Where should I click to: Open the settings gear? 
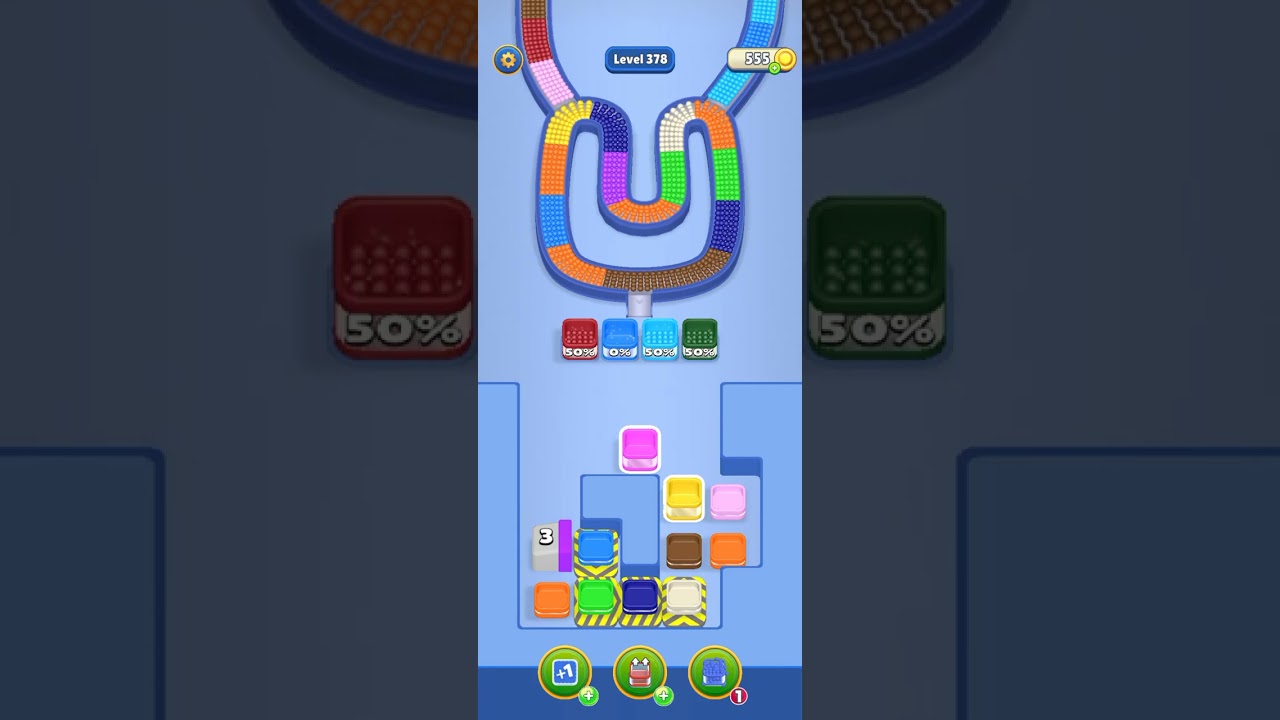click(508, 60)
